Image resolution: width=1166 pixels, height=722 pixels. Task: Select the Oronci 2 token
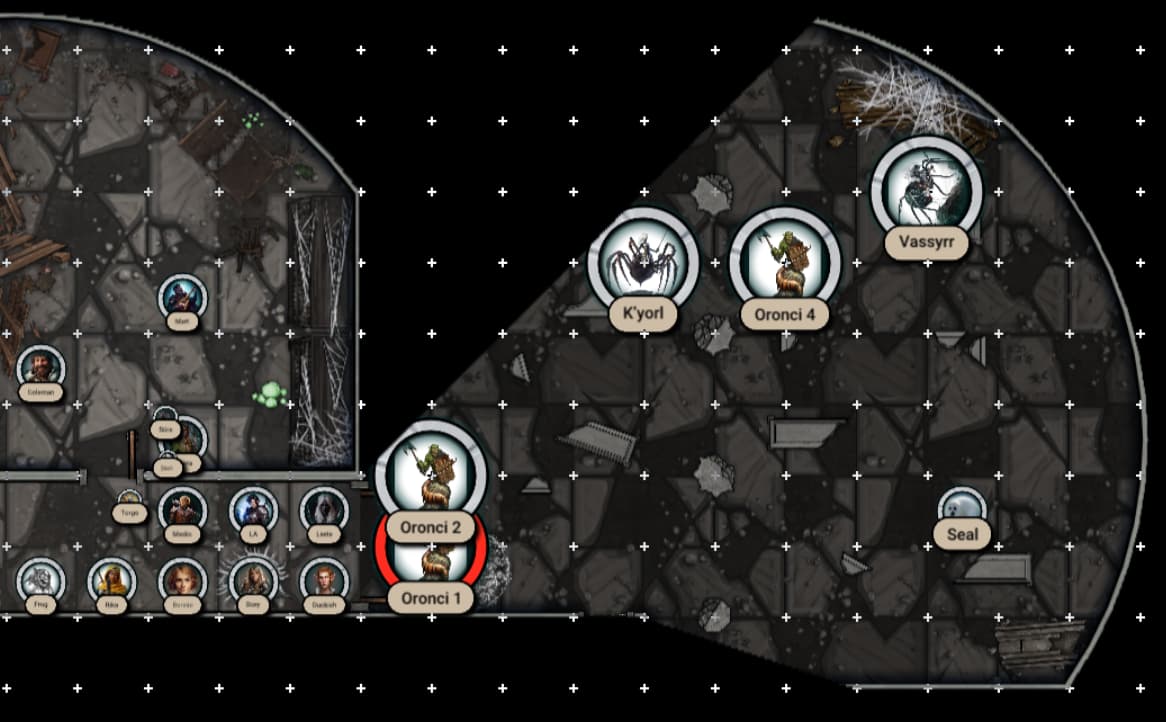[430, 474]
